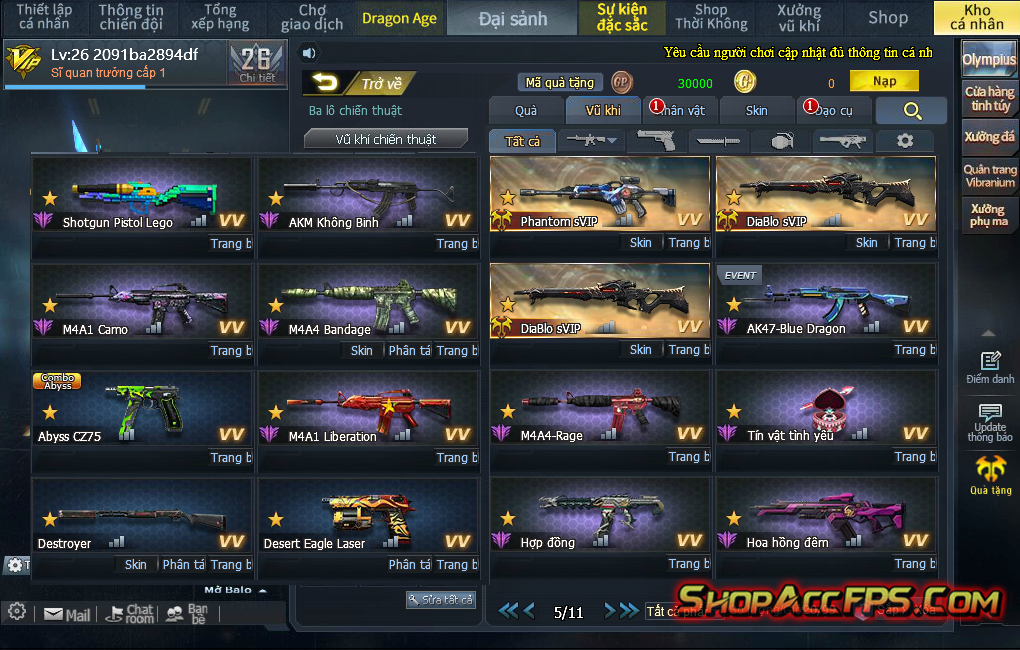Switch to the Shop menu
The image size is (1020, 650).
(x=887, y=18)
